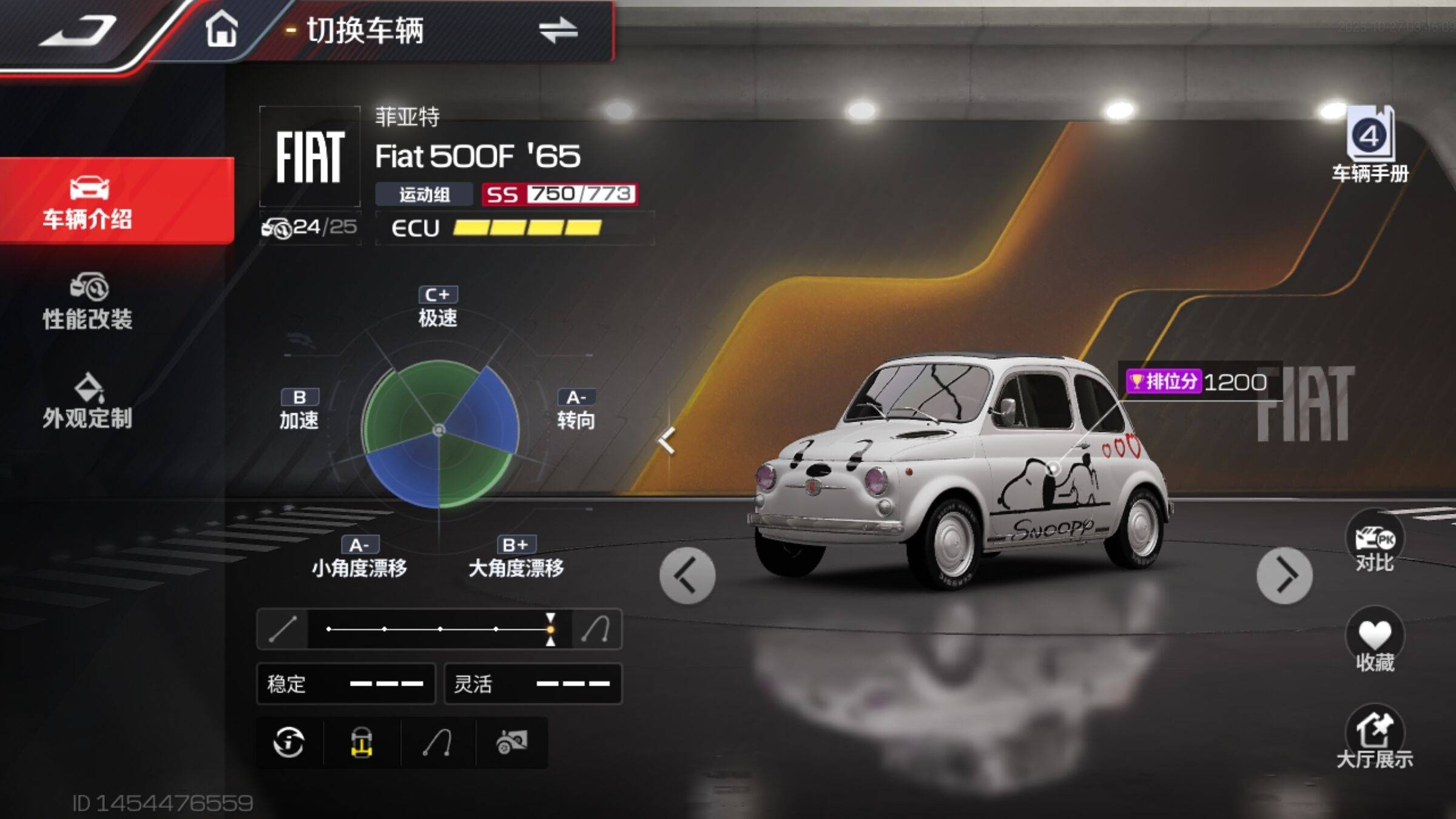This screenshot has width=1456, height=819.
Task: Open the car tuning gear icon
Action: click(511, 742)
